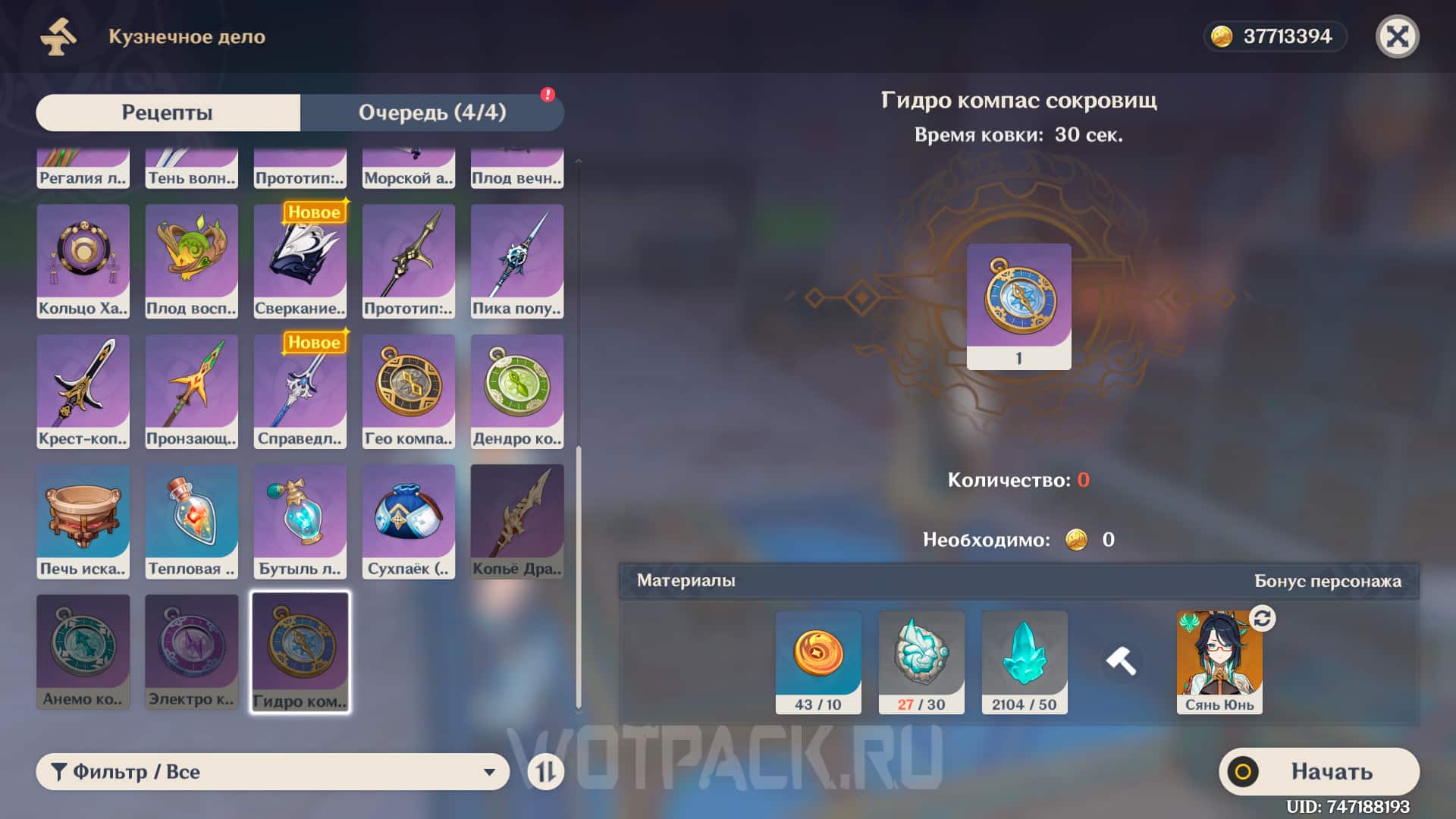Select the Сухпаёк recipe icon
Screen dimensions: 1456x819
(408, 519)
